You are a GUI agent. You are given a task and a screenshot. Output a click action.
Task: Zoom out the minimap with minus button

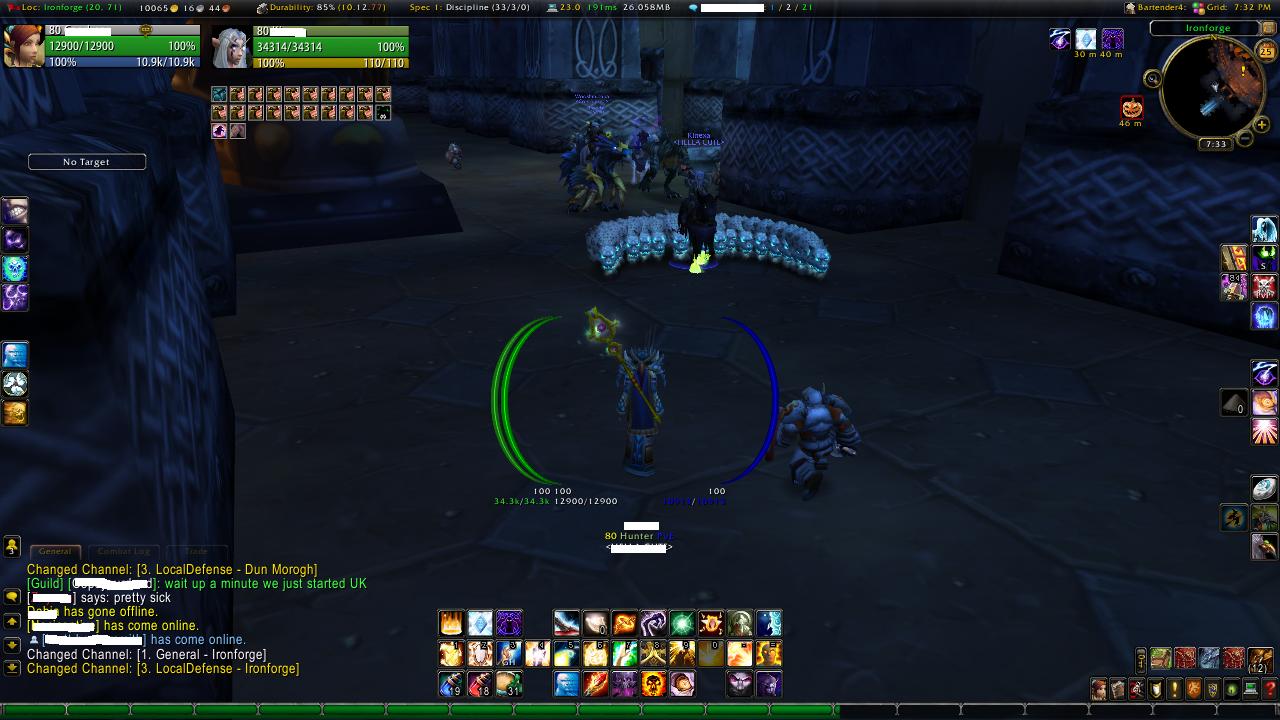click(1245, 137)
